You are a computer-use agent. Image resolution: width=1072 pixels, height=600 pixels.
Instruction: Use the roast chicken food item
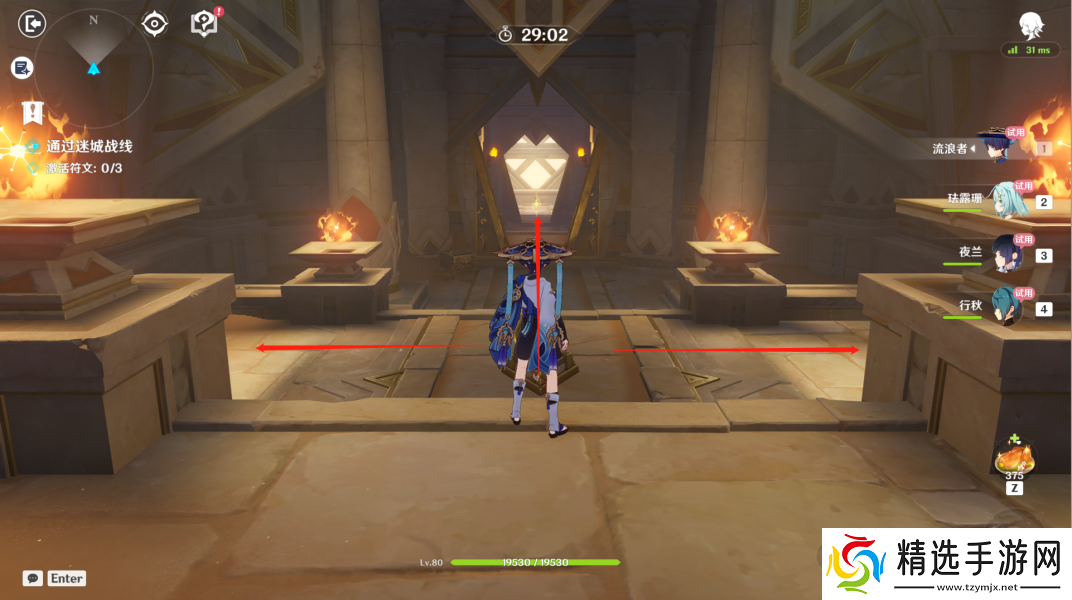[x=1014, y=460]
